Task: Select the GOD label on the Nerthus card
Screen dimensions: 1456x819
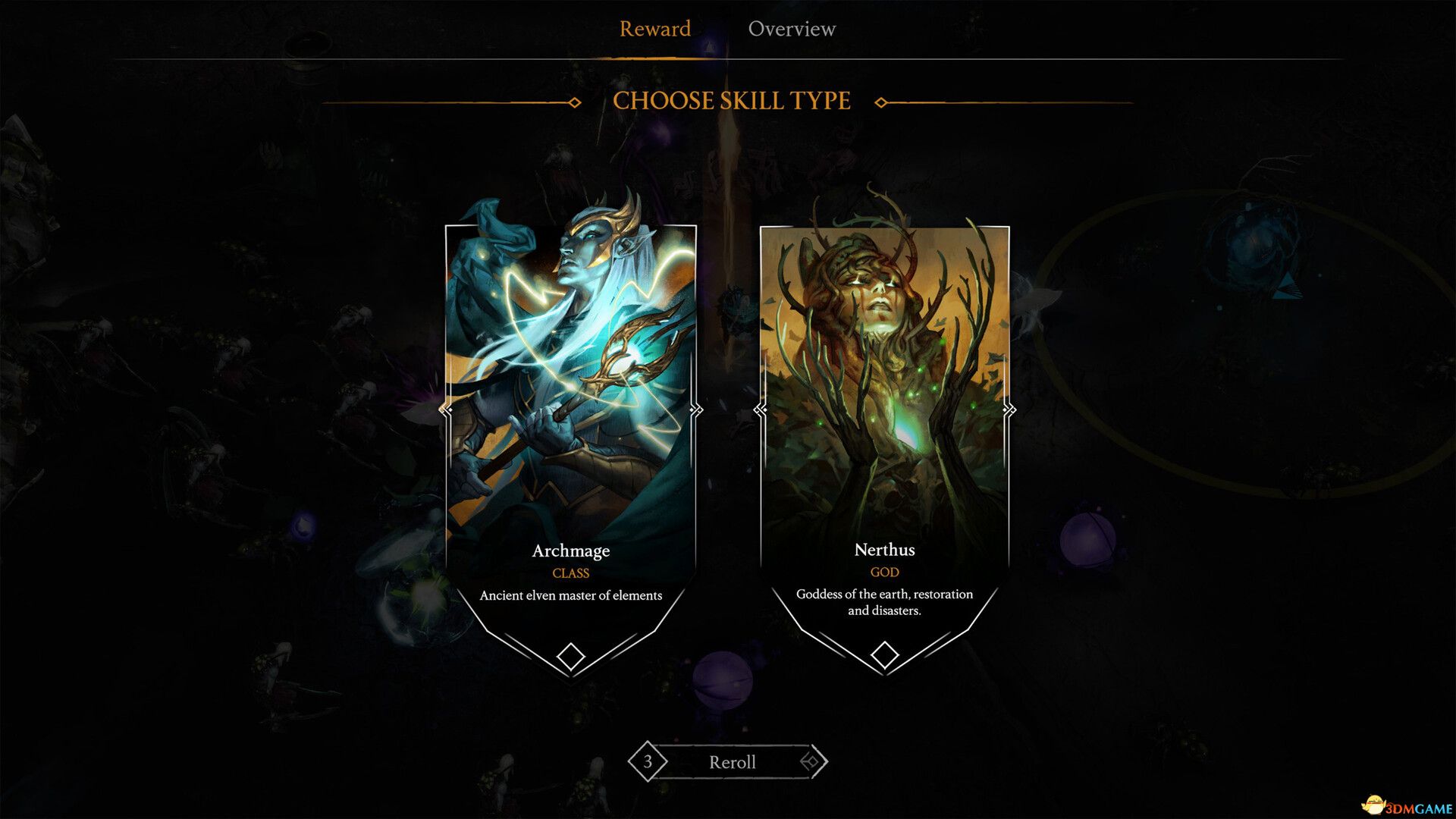Action: (x=886, y=573)
